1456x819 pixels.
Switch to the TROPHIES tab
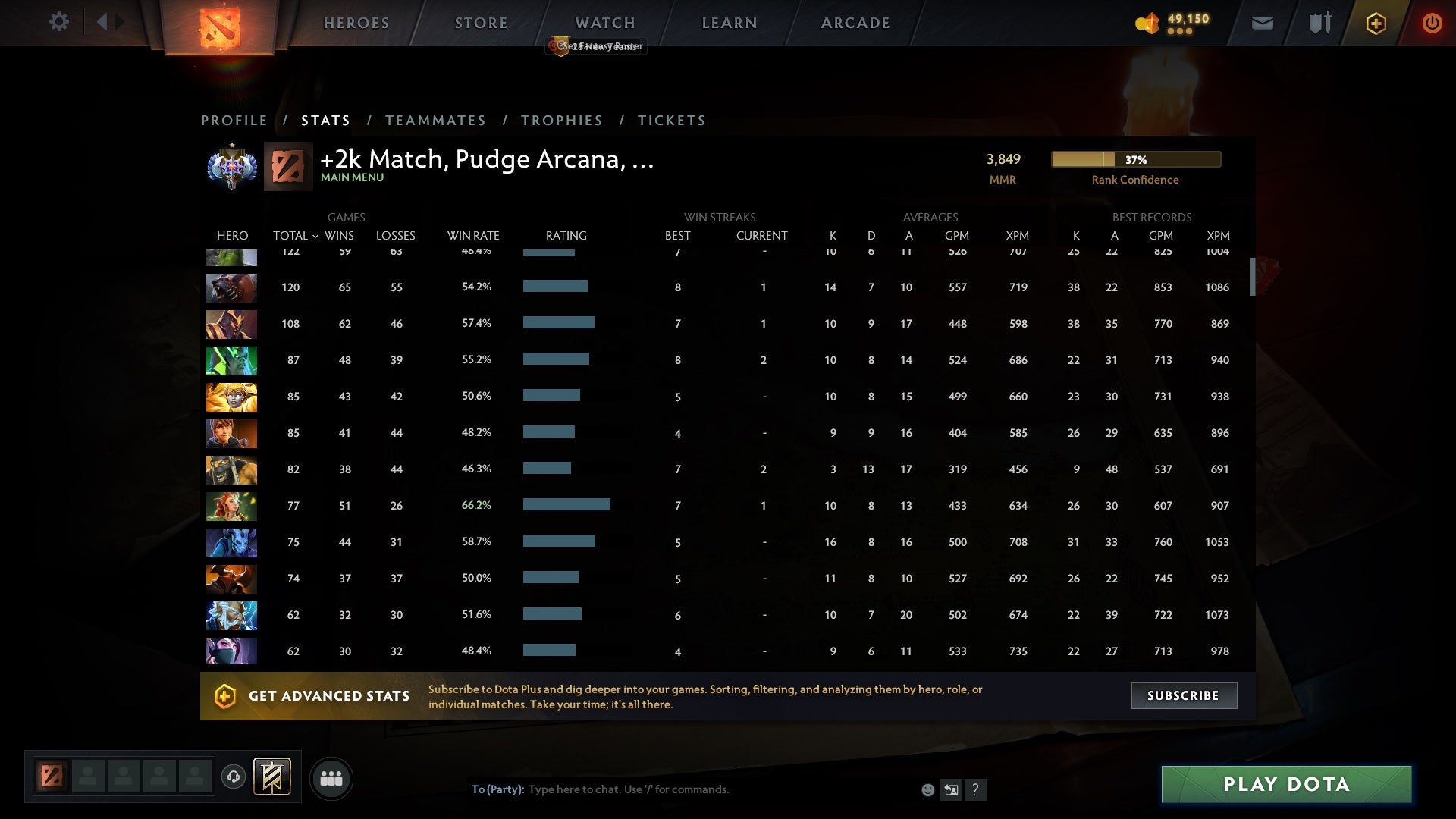tap(562, 120)
